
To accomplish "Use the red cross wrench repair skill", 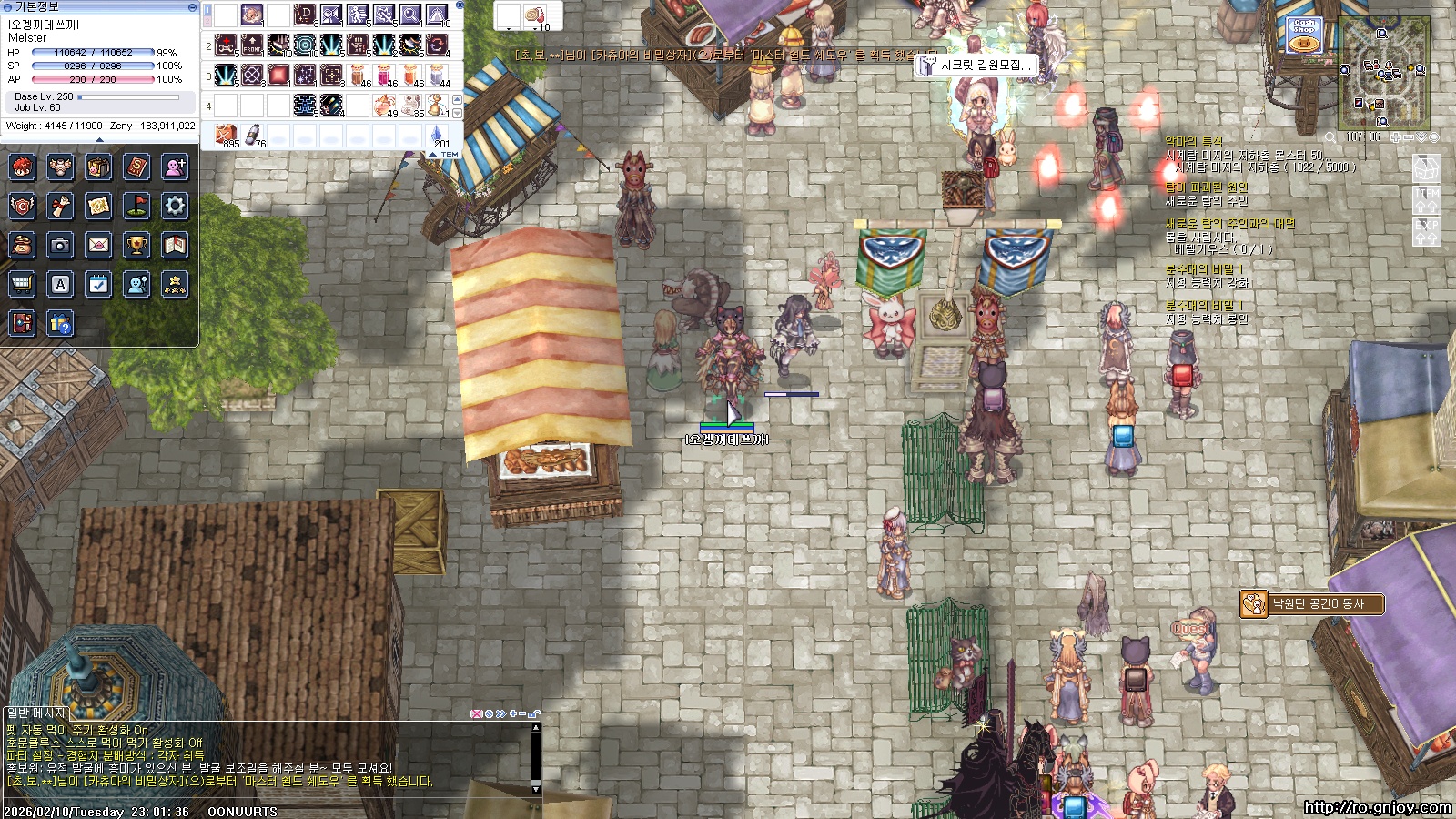I will (226, 44).
